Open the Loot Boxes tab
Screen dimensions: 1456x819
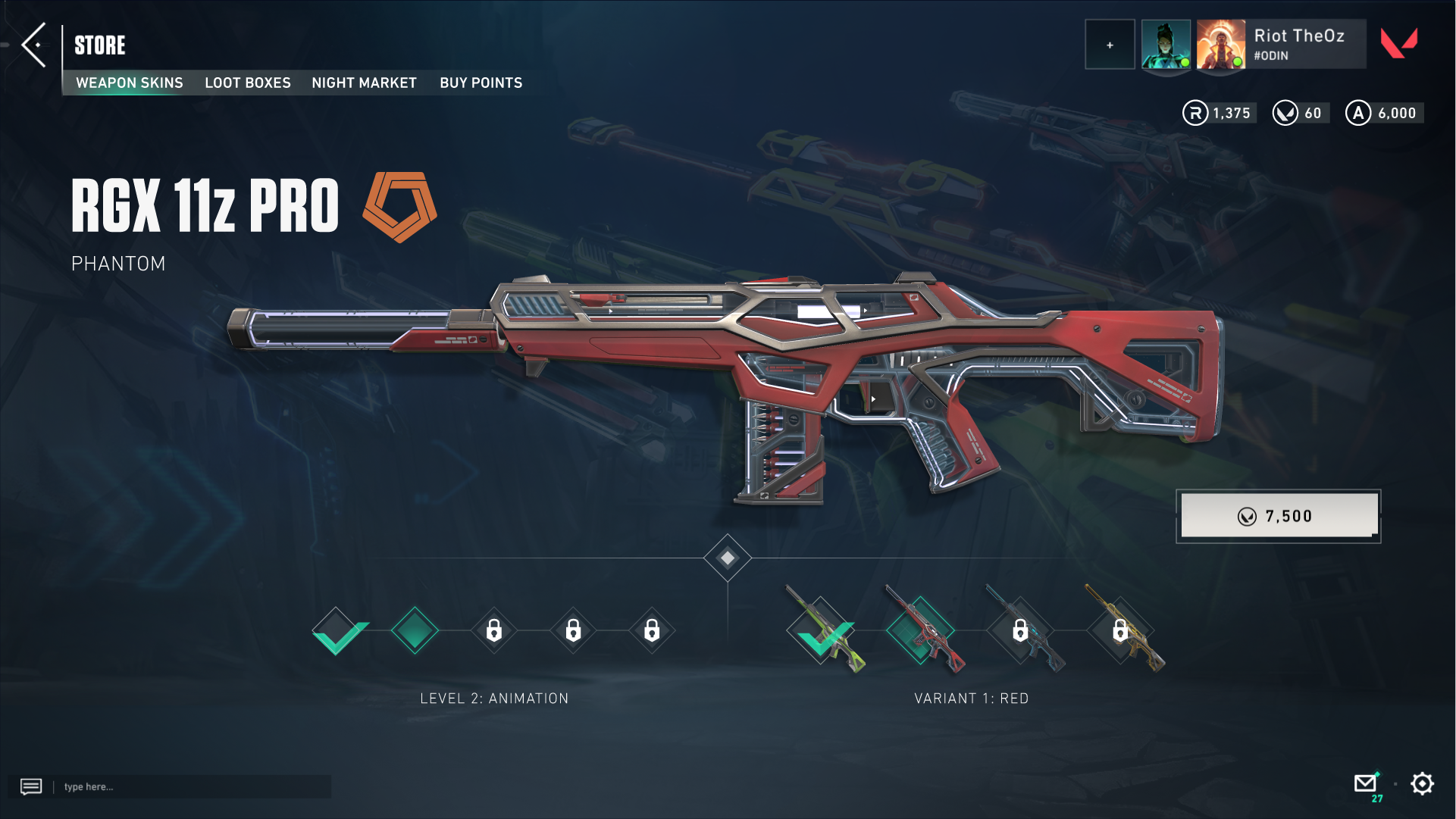pyautogui.click(x=248, y=83)
